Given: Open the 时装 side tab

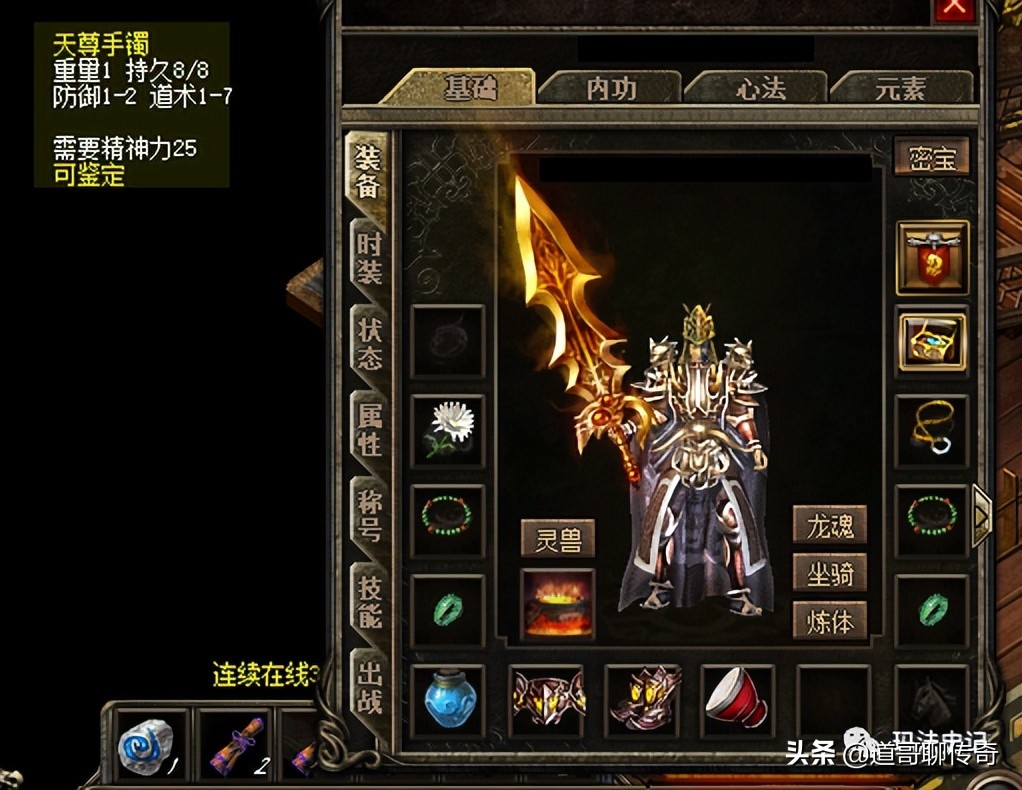Looking at the screenshot, I should (x=369, y=258).
